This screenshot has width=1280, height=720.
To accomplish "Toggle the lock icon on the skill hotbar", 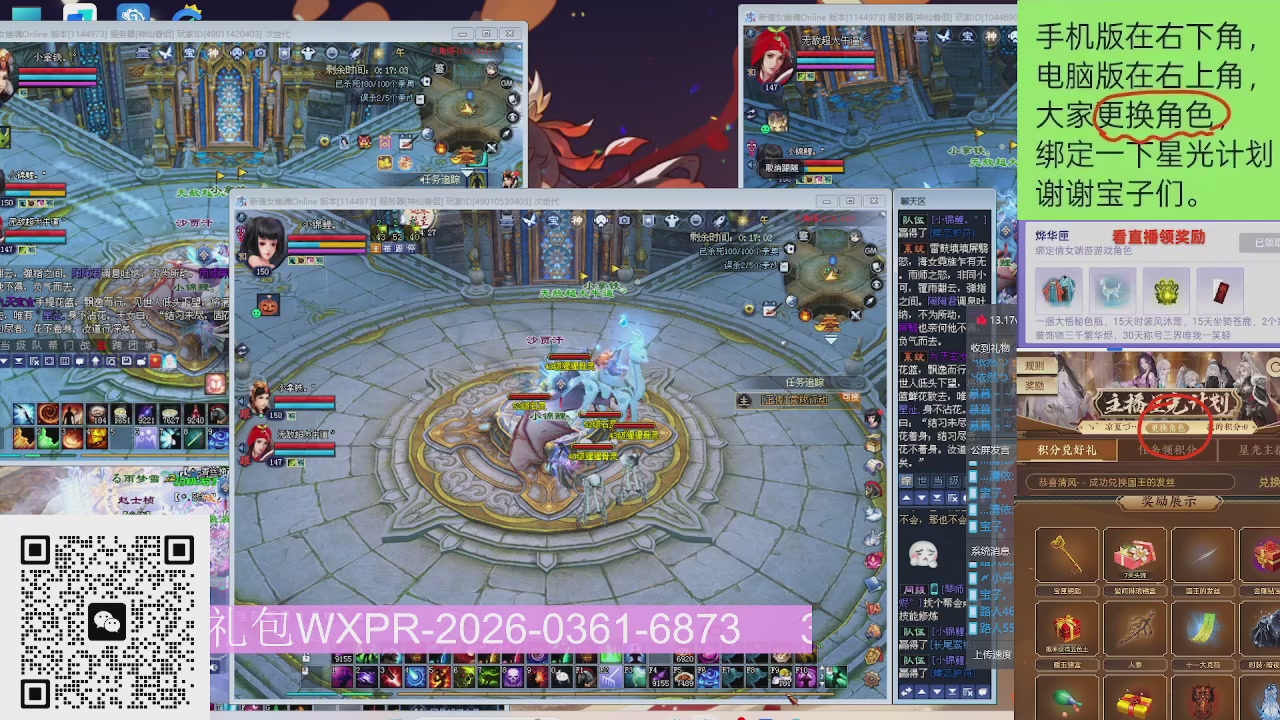I will [x=304, y=658].
